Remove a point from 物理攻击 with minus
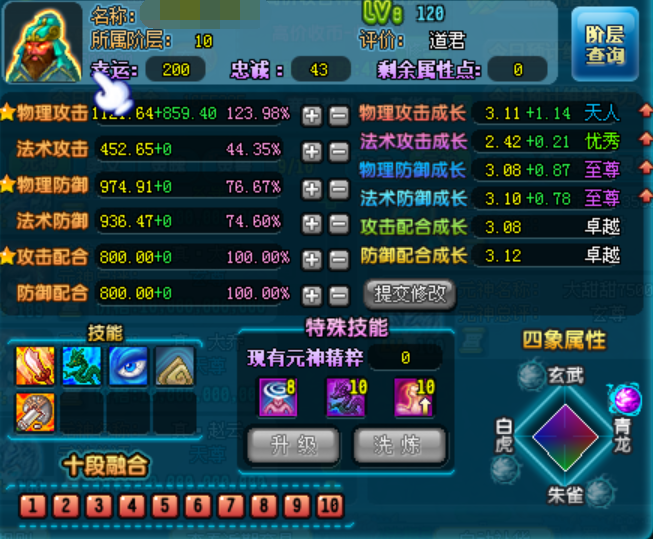The height and width of the screenshot is (539, 653). pyautogui.click(x=338, y=114)
